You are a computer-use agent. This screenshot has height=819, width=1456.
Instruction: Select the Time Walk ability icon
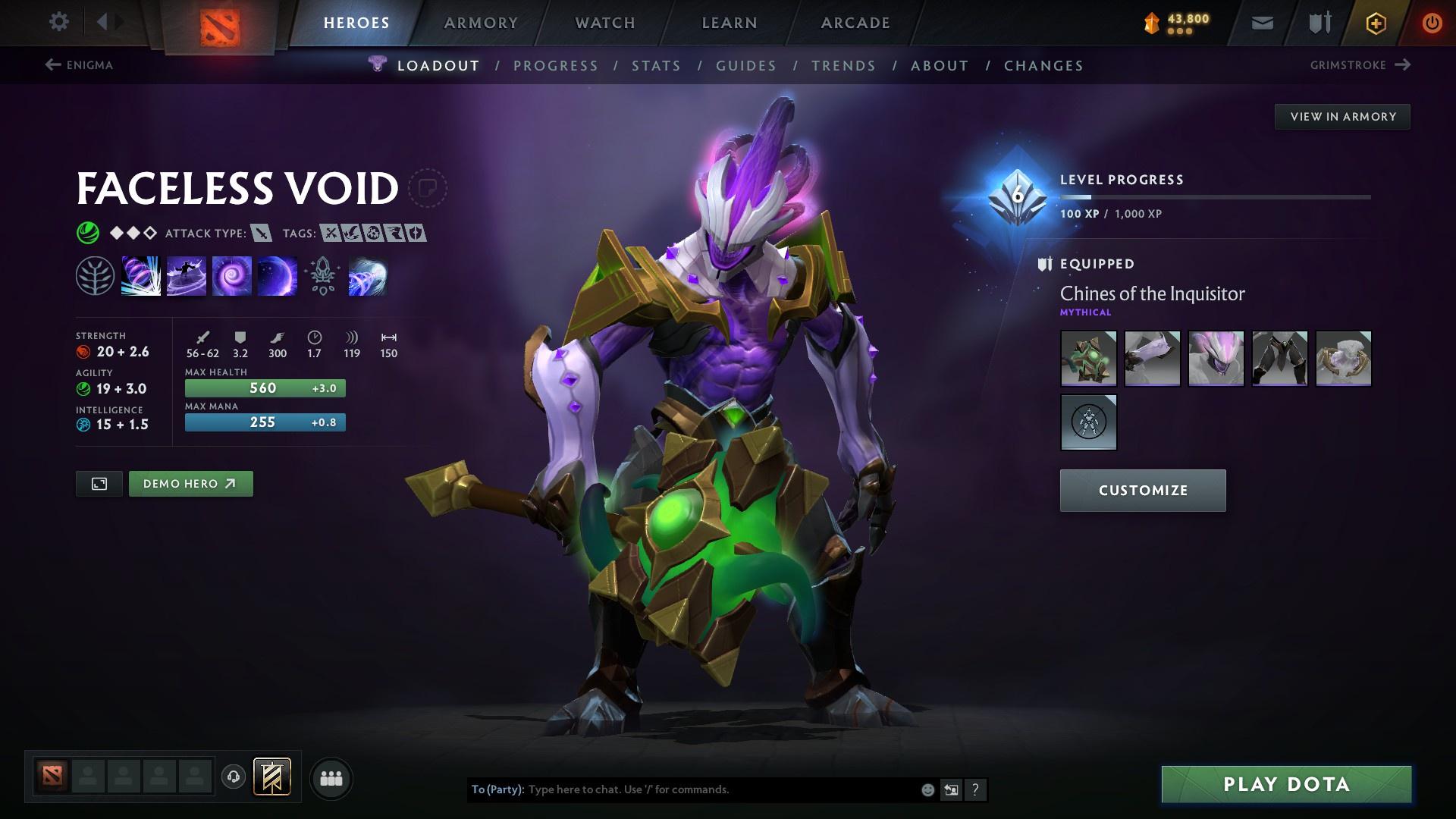click(140, 275)
